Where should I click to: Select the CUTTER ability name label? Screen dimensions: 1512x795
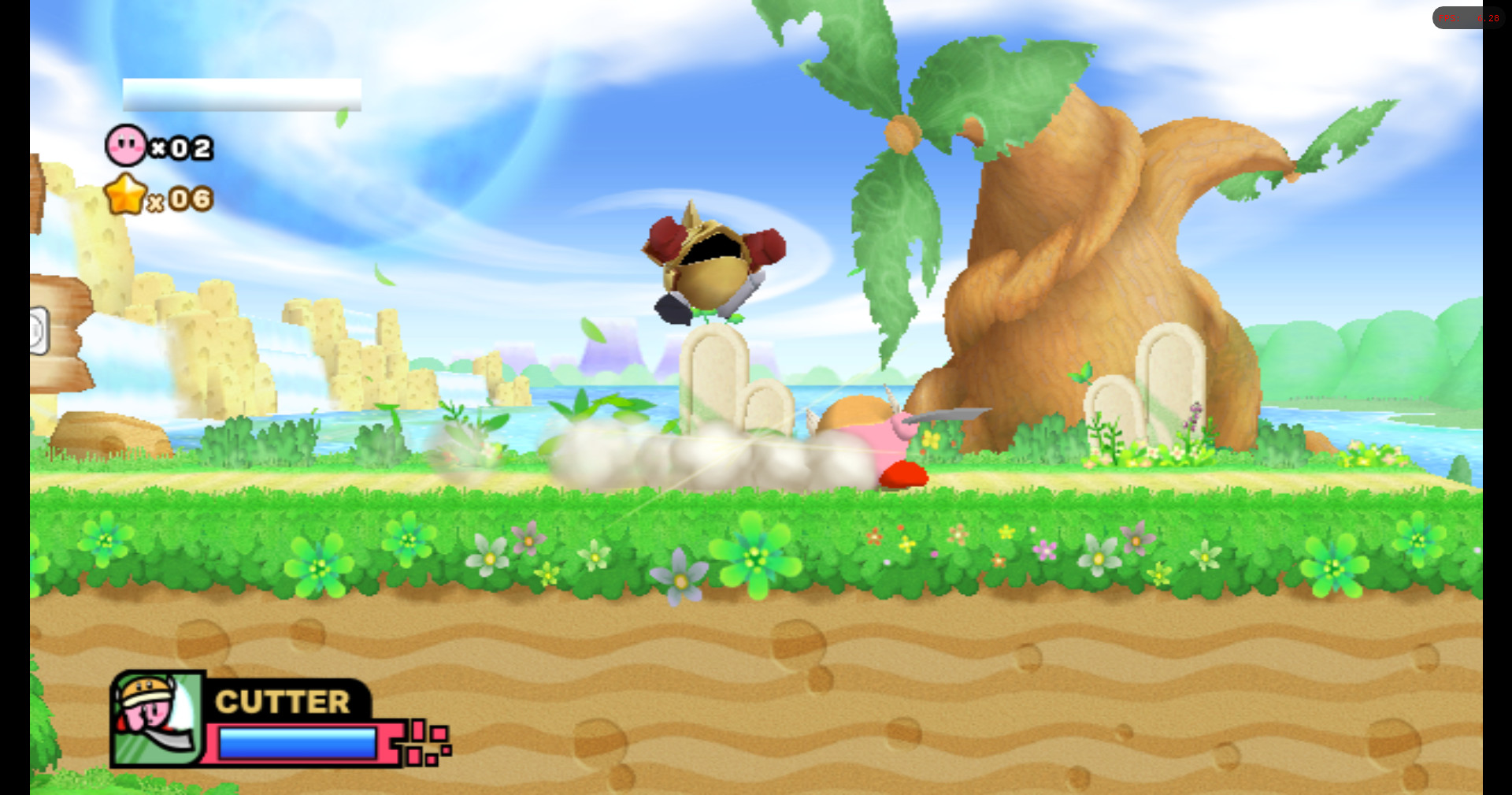pos(283,701)
